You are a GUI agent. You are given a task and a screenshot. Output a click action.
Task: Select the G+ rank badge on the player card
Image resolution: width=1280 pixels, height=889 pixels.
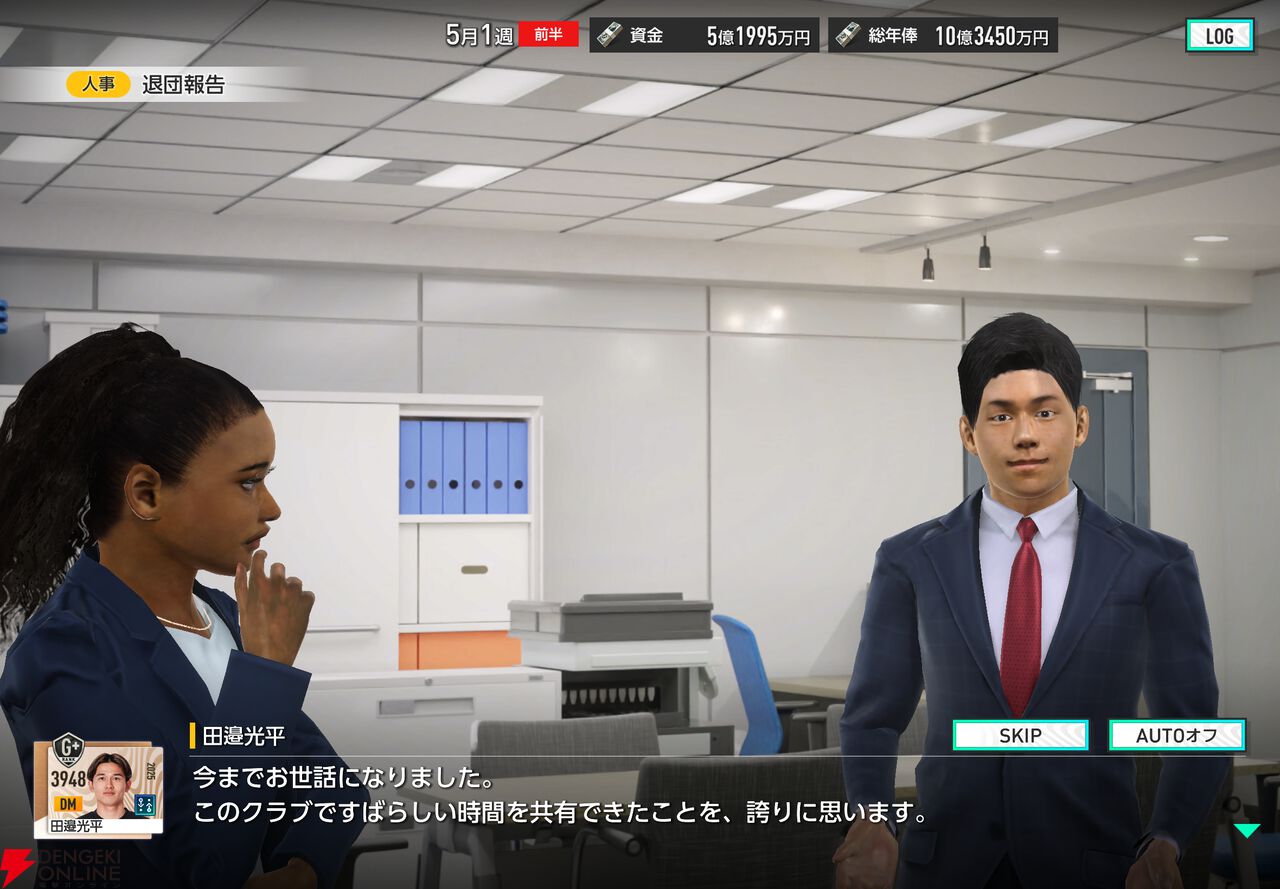point(68,750)
